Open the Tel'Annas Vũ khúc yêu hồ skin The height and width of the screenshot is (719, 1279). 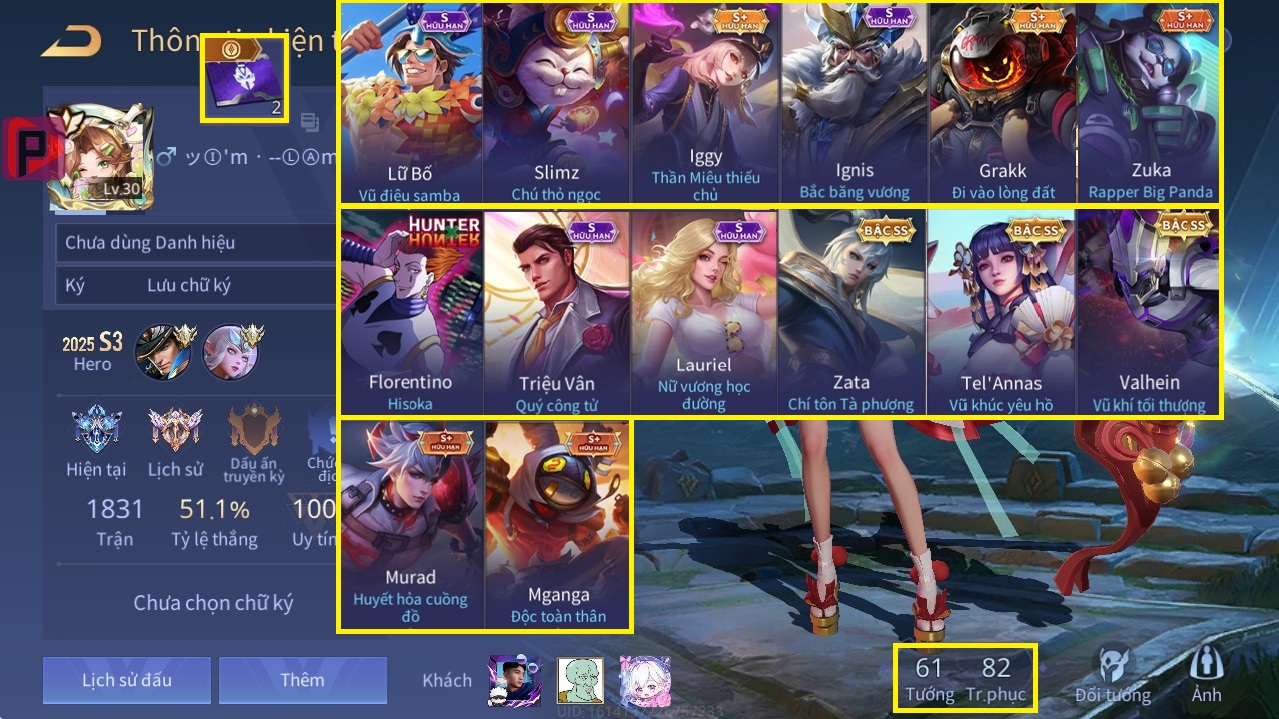point(1001,312)
